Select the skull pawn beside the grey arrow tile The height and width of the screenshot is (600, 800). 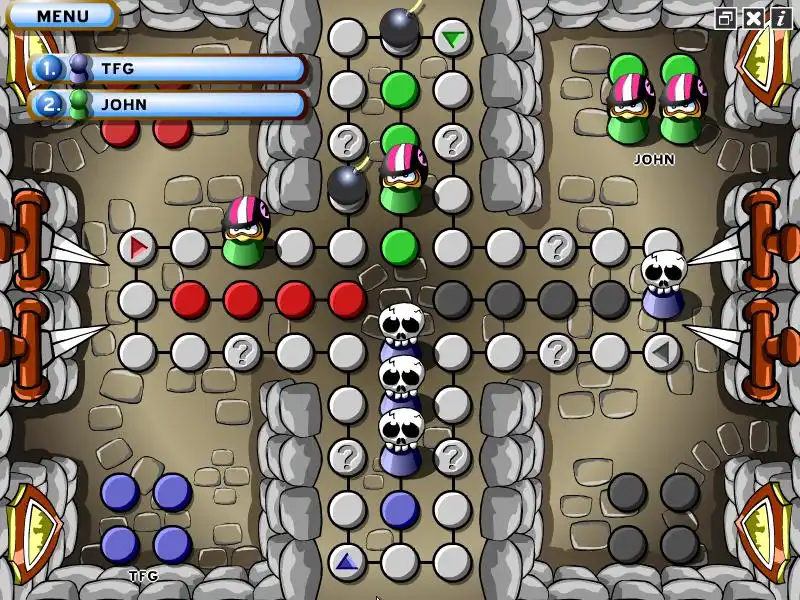tap(662, 282)
